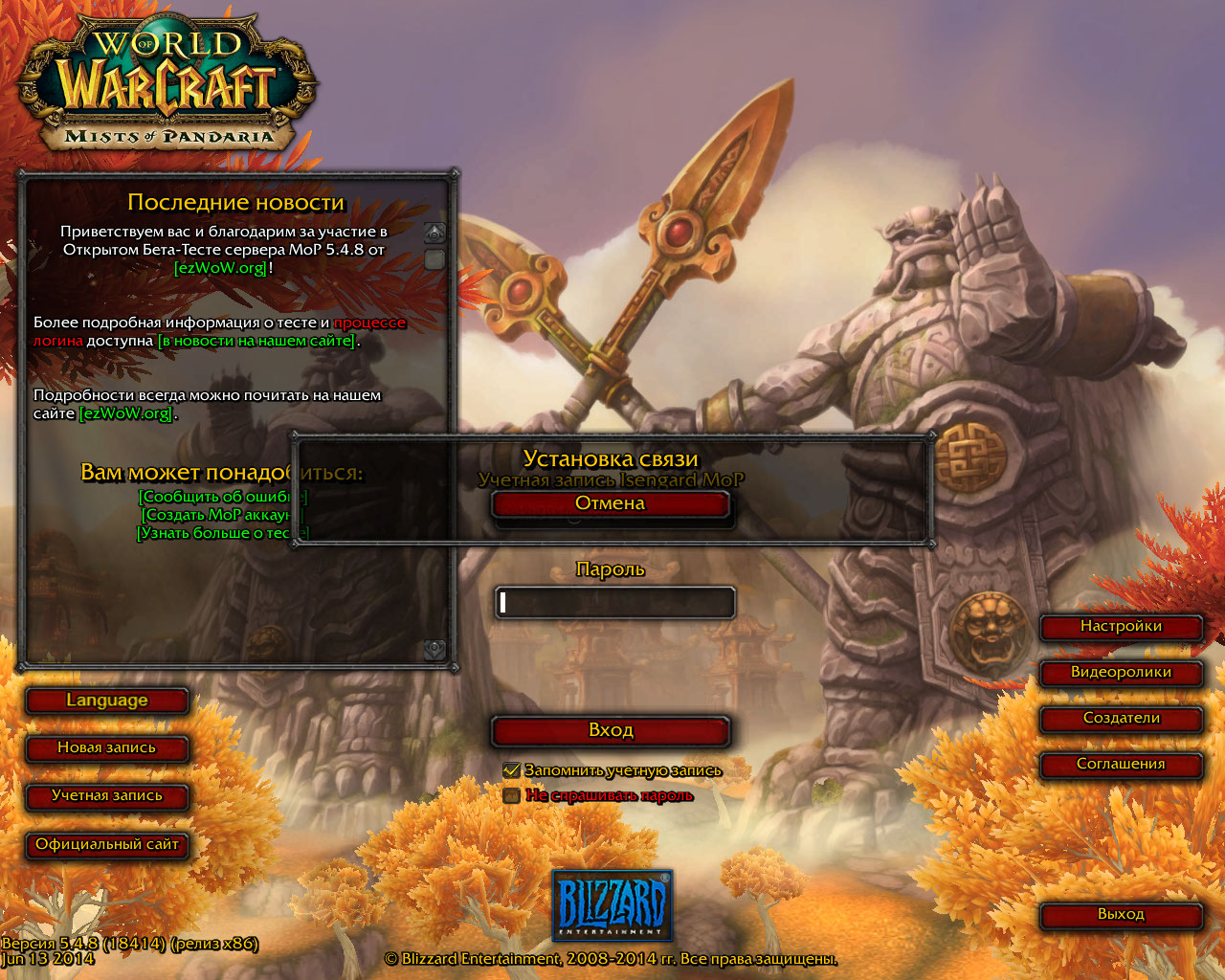Visit the Официальный сайт button
The height and width of the screenshot is (980, 1225).
(x=106, y=845)
